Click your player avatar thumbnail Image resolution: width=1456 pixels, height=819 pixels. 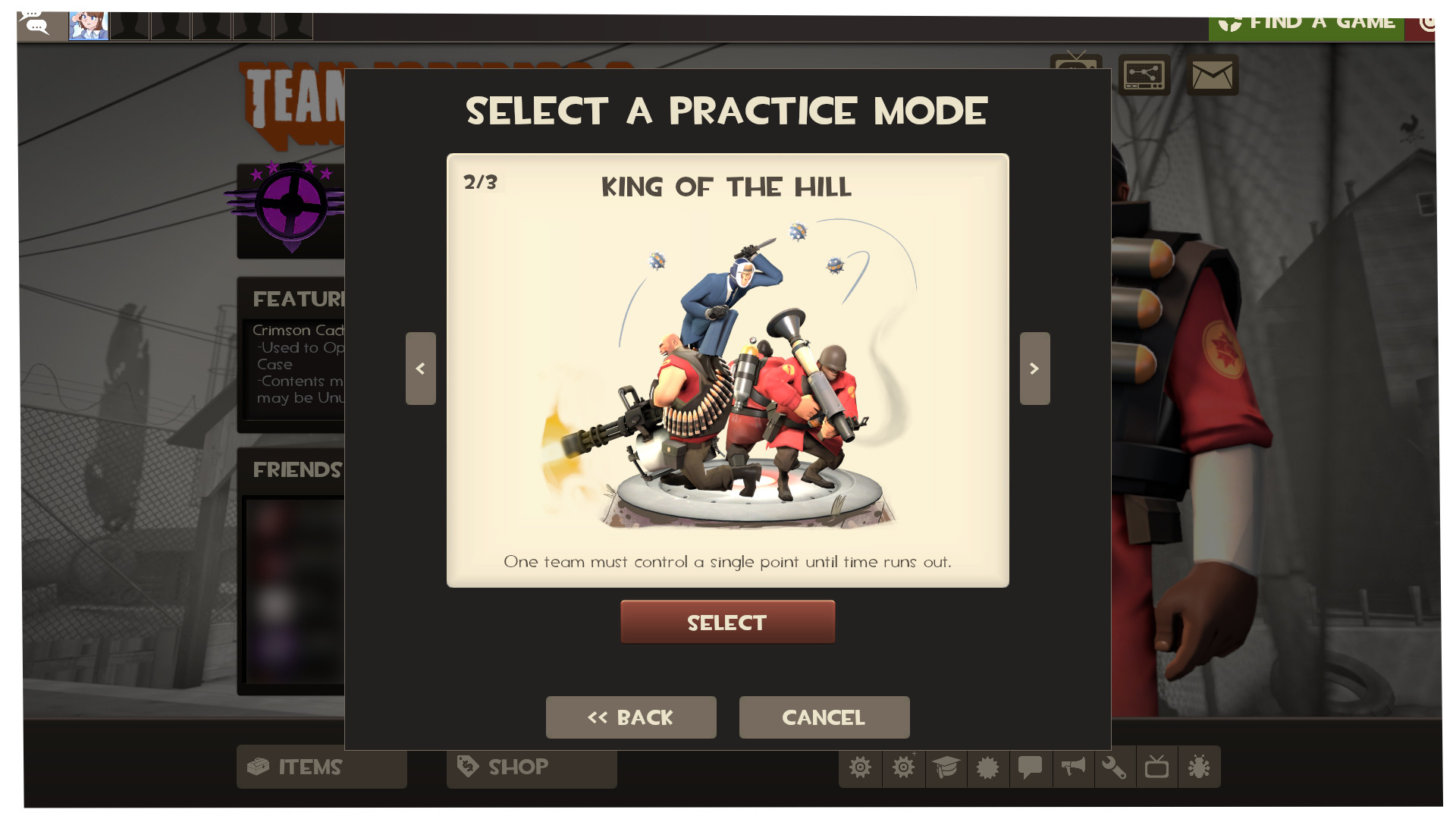coord(88,24)
